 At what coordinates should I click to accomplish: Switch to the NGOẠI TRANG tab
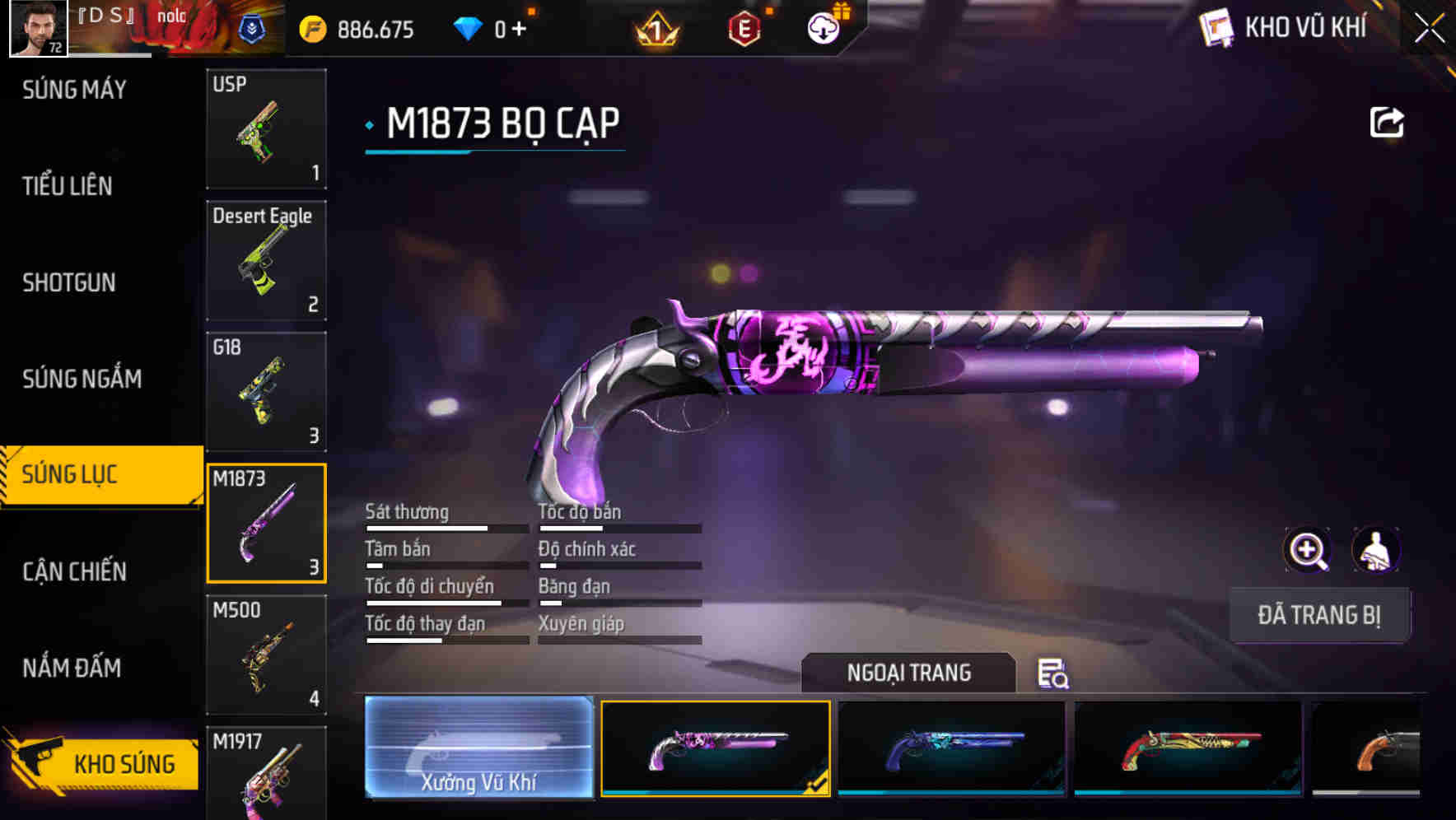click(x=909, y=673)
